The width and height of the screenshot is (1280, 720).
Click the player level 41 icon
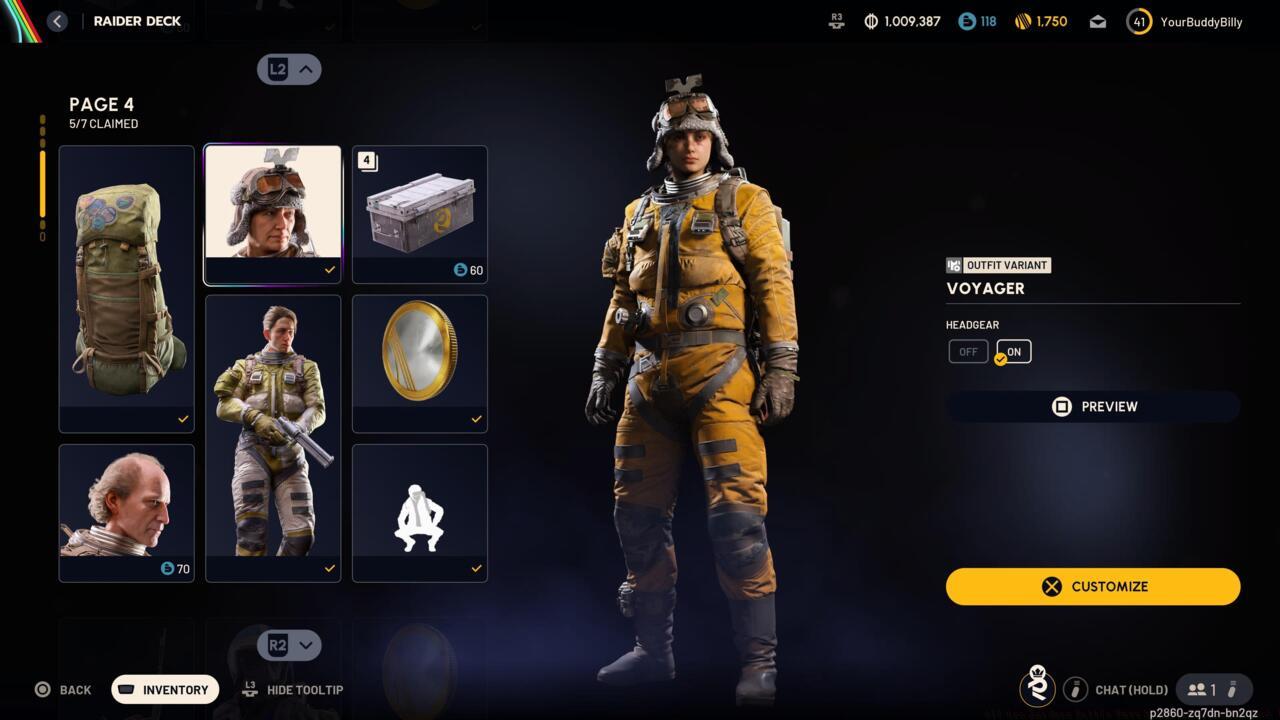coord(1139,21)
